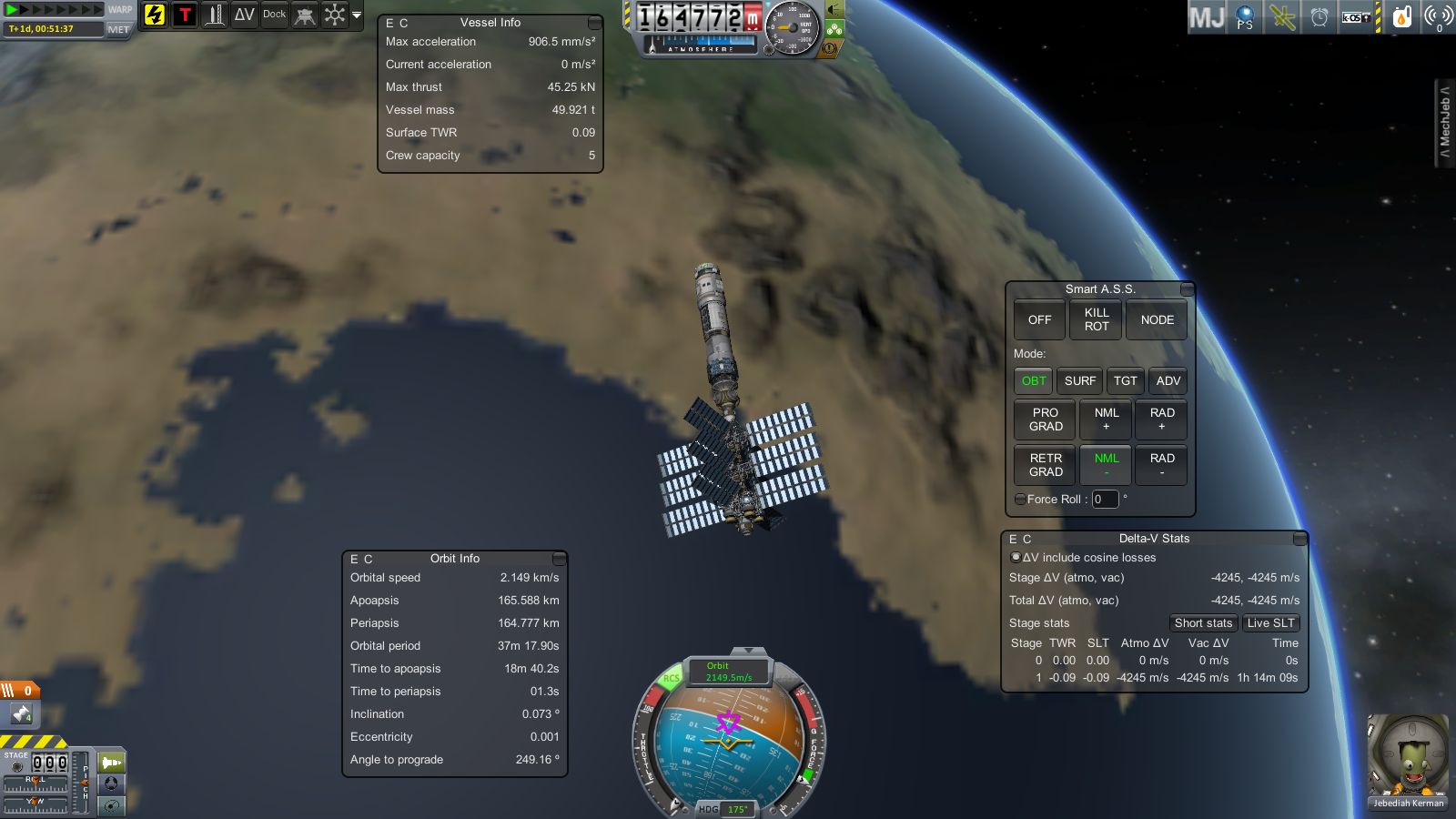Turn Smart A.S.S. OFF
The width and height of the screenshot is (1456, 819).
(1039, 320)
